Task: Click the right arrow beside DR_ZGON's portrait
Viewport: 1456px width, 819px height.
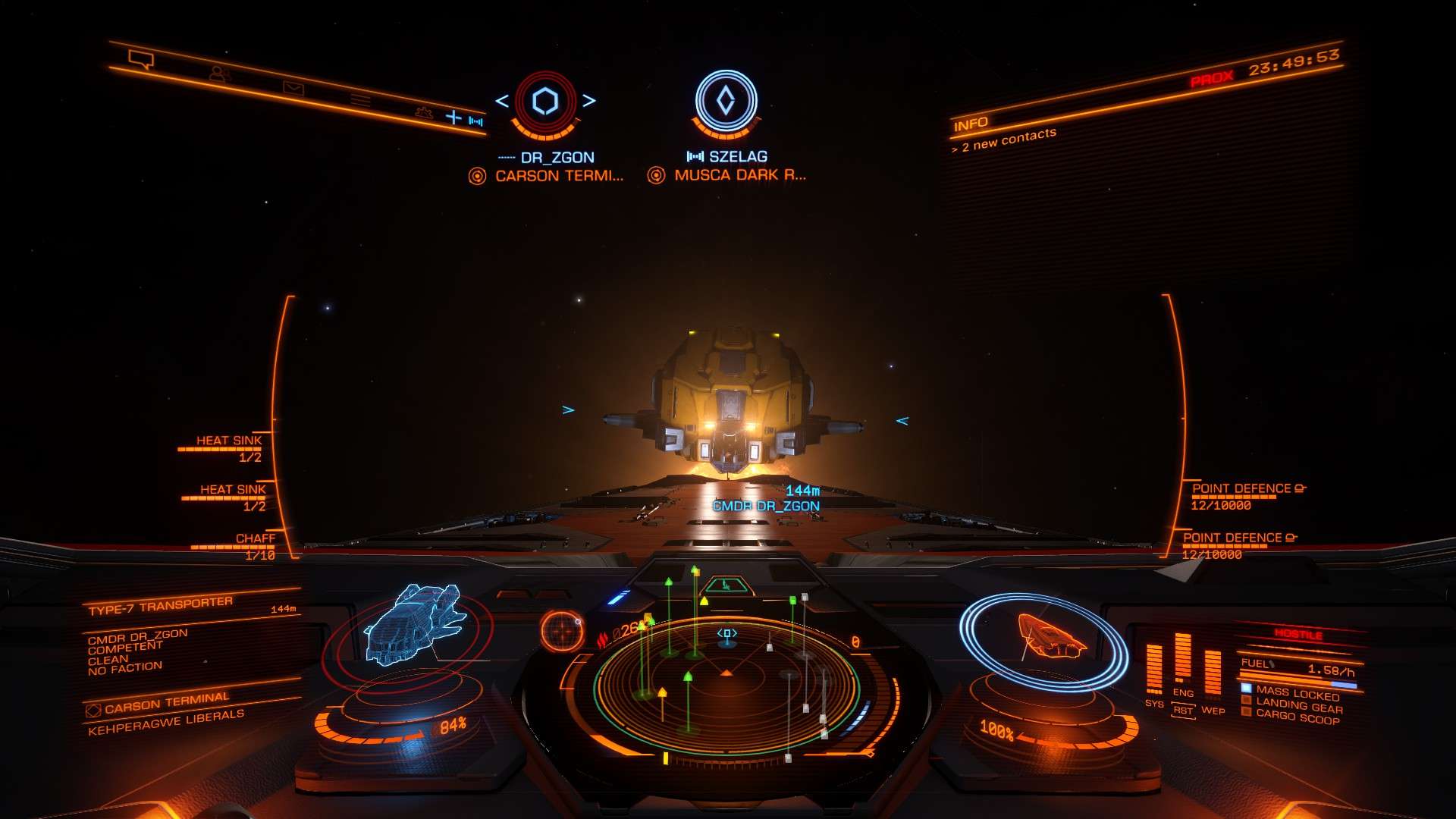Action: [x=589, y=100]
